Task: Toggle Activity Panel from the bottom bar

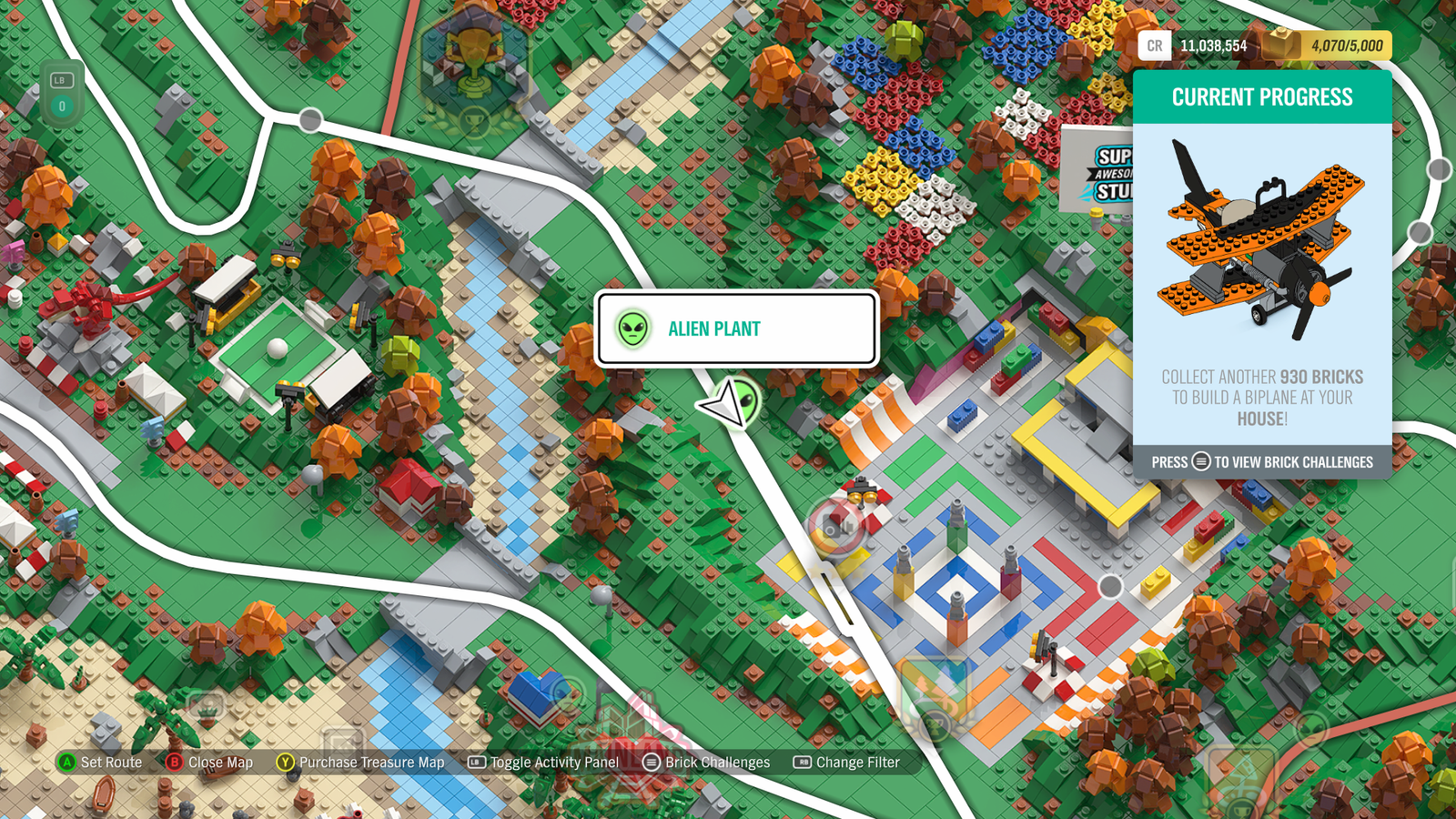Action: tap(543, 763)
